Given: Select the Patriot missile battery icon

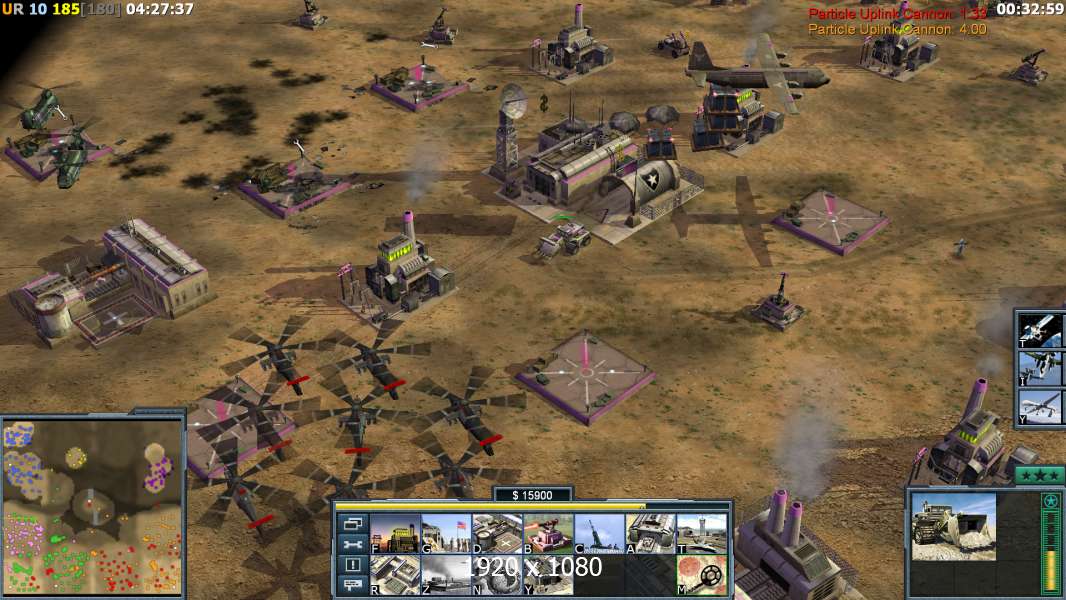Looking at the screenshot, I should pyautogui.click(x=599, y=533).
